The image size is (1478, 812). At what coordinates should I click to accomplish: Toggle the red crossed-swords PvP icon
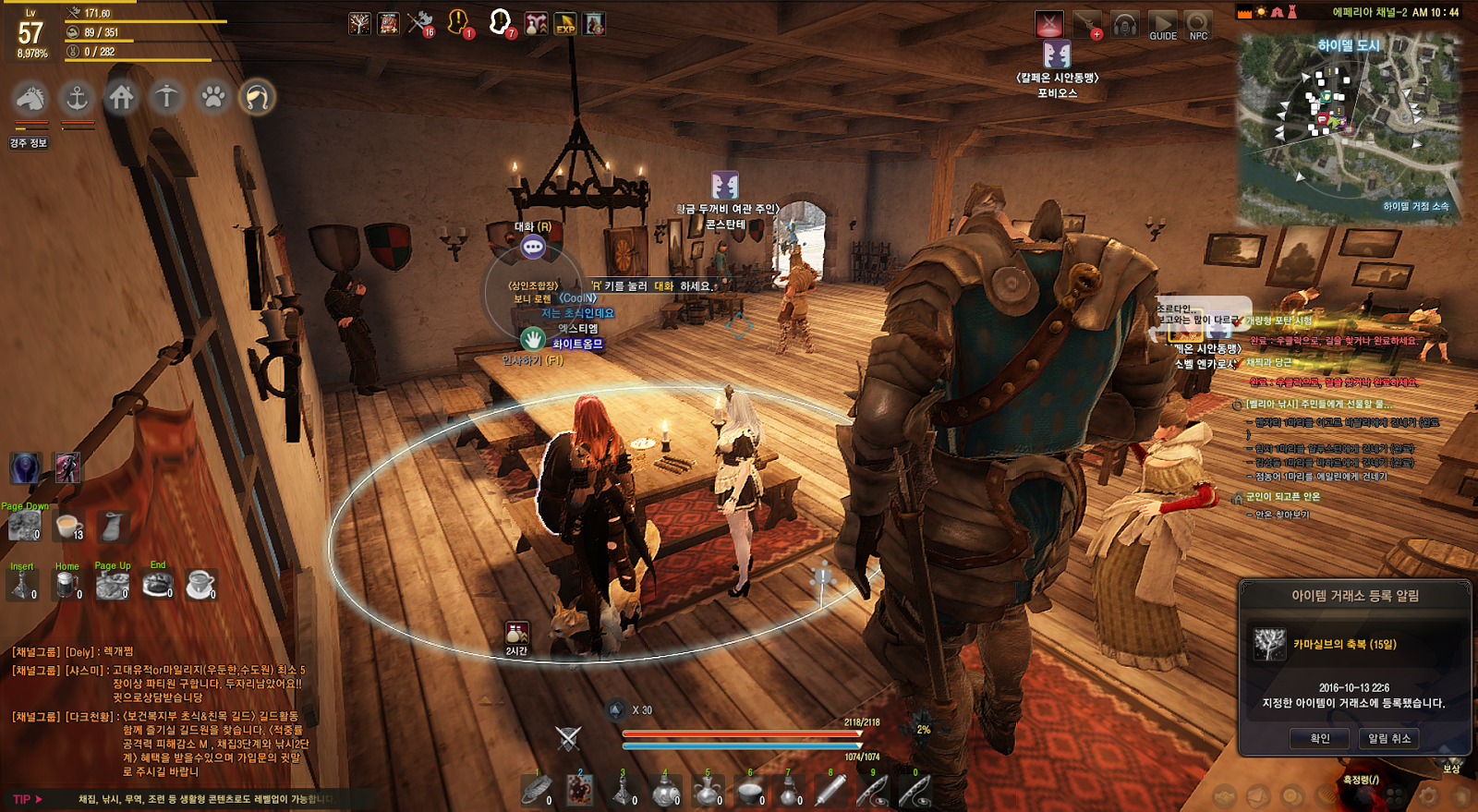click(1049, 24)
